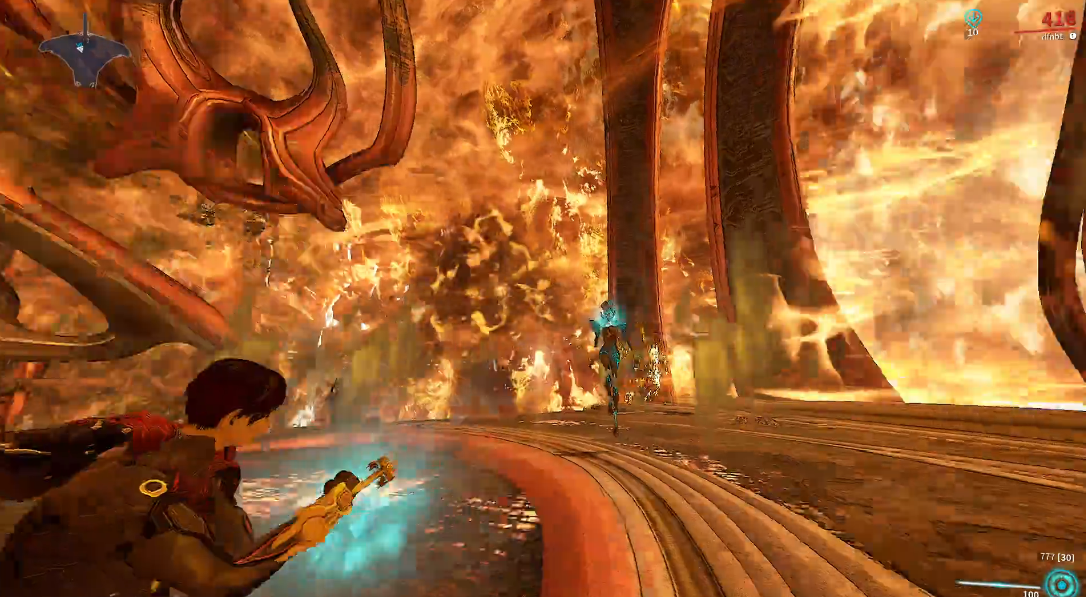Click the badge beside the player name
The height and width of the screenshot is (597, 1086).
tap(1073, 35)
